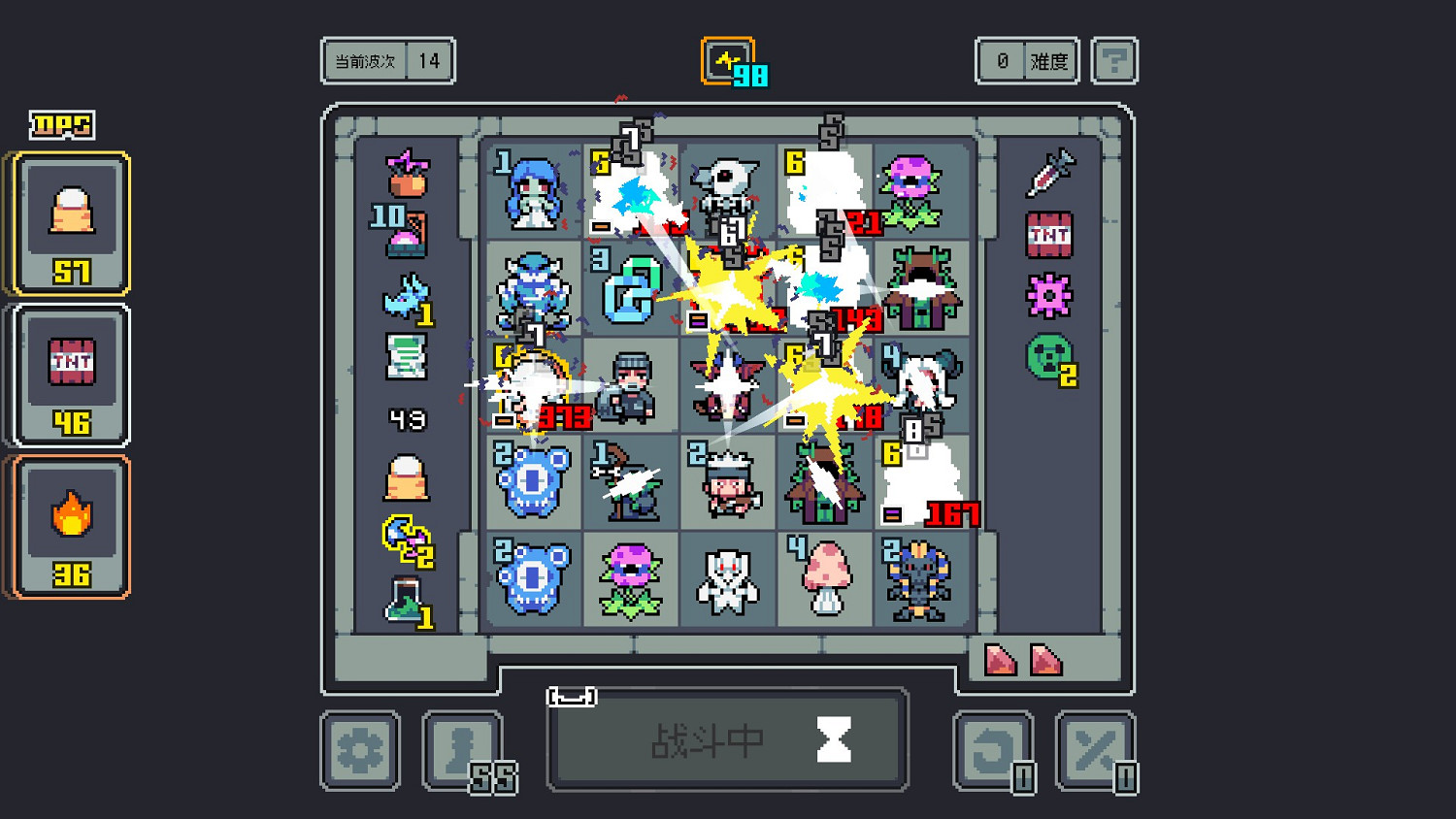Select the pink spiked gear item

(1051, 296)
